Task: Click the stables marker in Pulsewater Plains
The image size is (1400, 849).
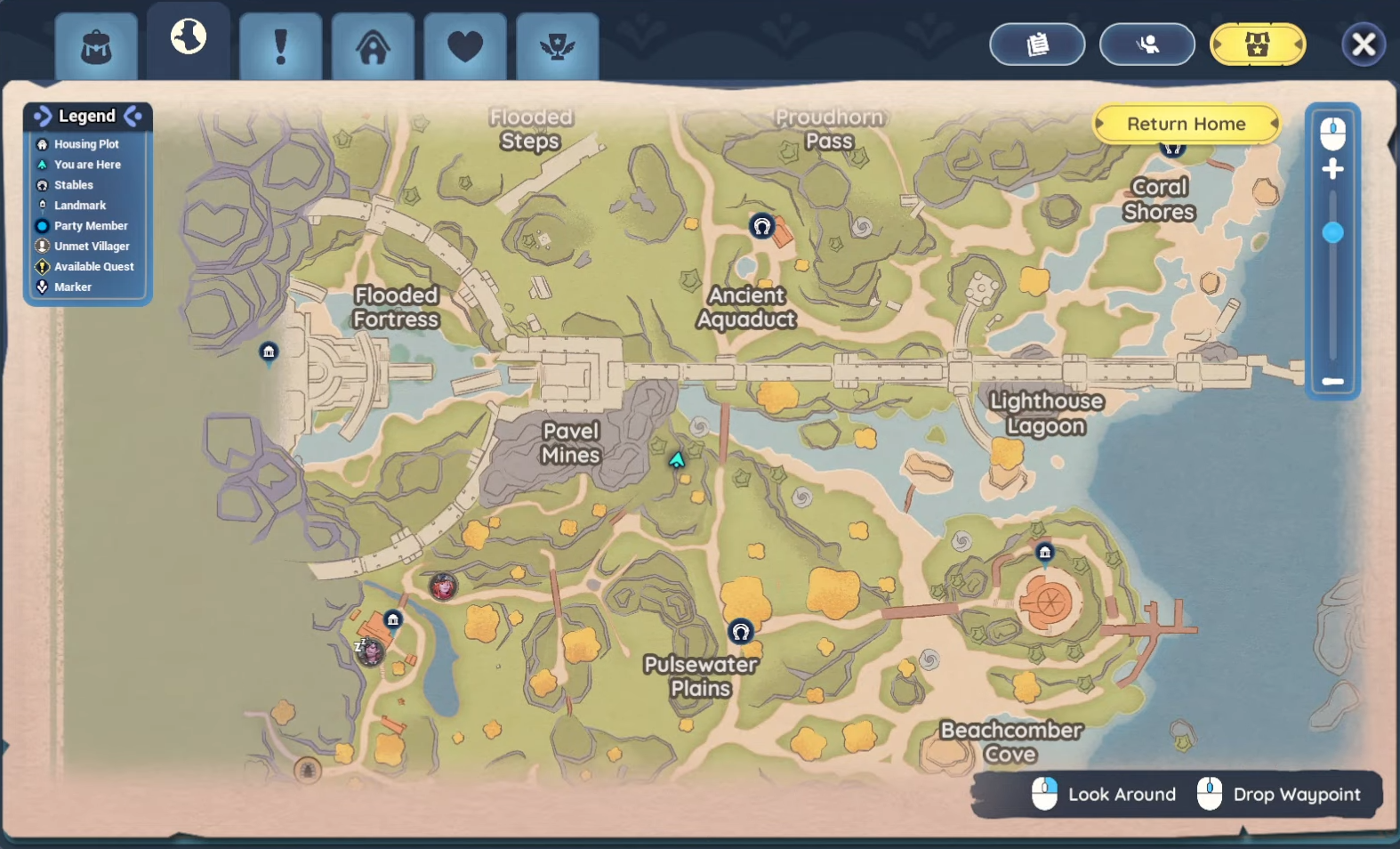Action: point(741,631)
